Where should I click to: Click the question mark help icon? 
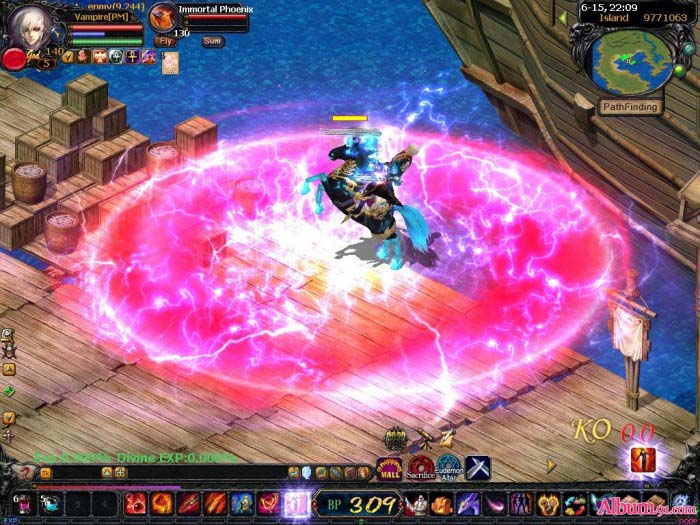click(x=25, y=472)
